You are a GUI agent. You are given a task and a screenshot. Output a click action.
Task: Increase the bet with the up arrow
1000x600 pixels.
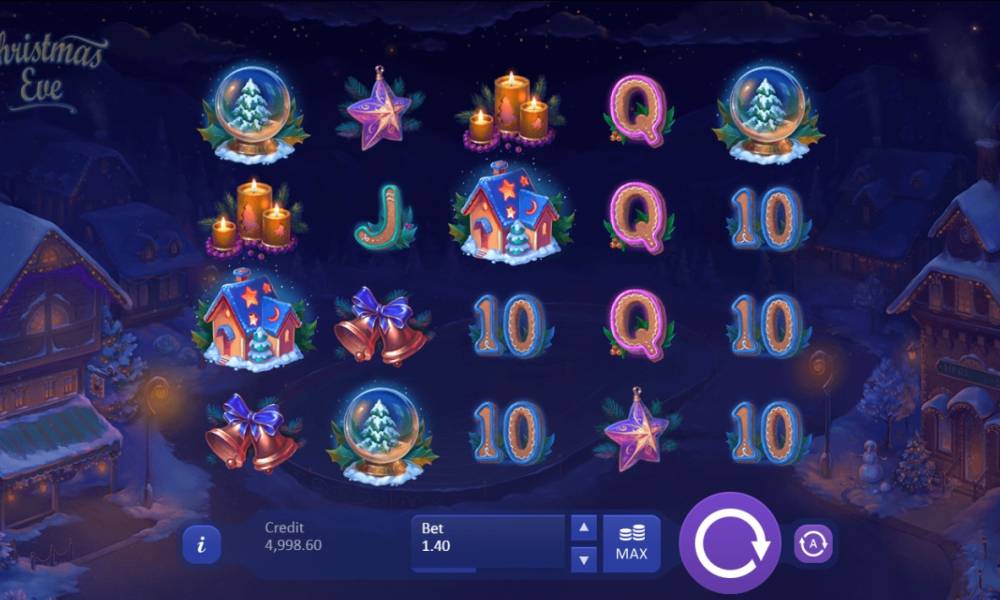(x=584, y=528)
